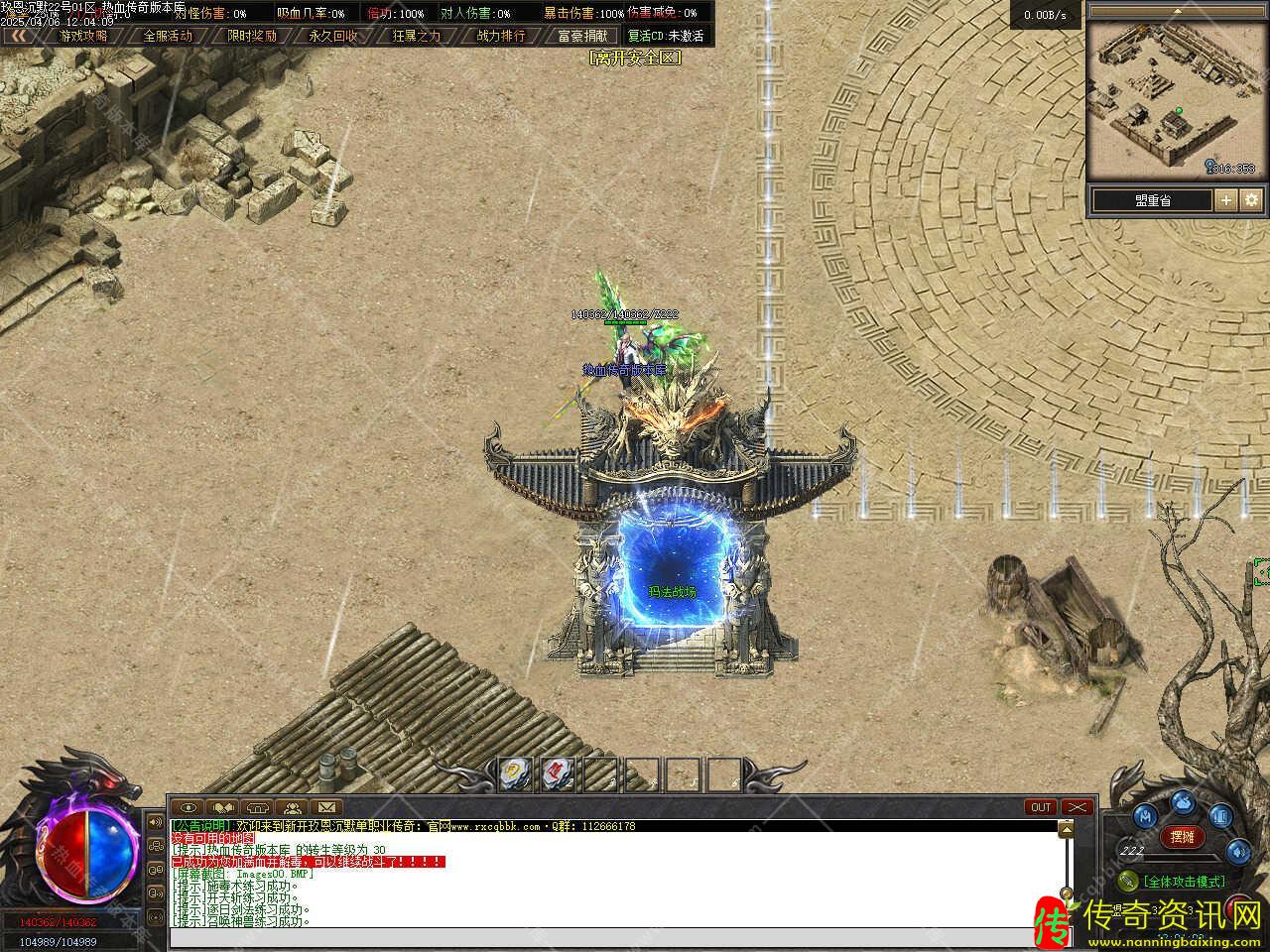Open the 游戏攻略 game guide menu

click(x=83, y=36)
